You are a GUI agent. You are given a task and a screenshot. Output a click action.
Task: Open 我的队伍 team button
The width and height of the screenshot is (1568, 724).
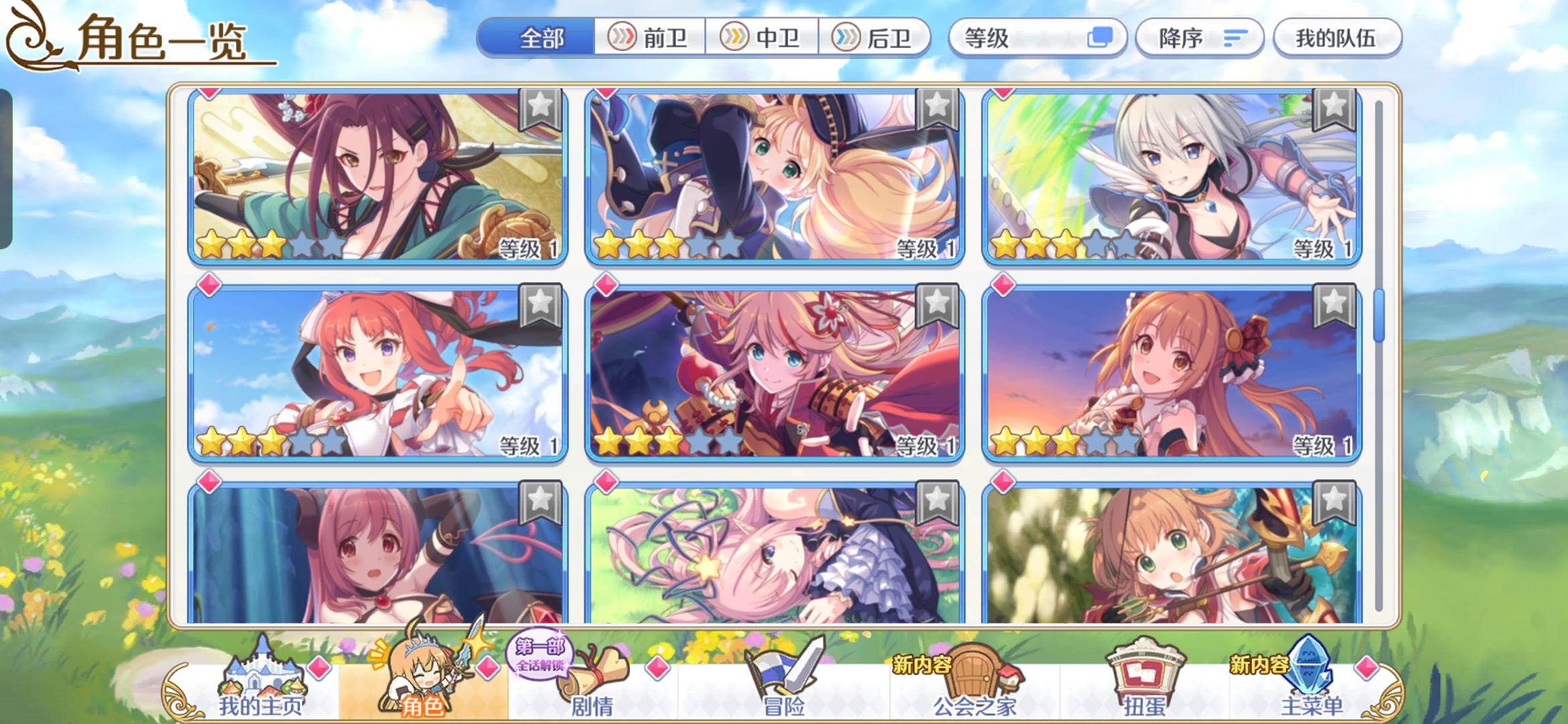coord(1337,38)
